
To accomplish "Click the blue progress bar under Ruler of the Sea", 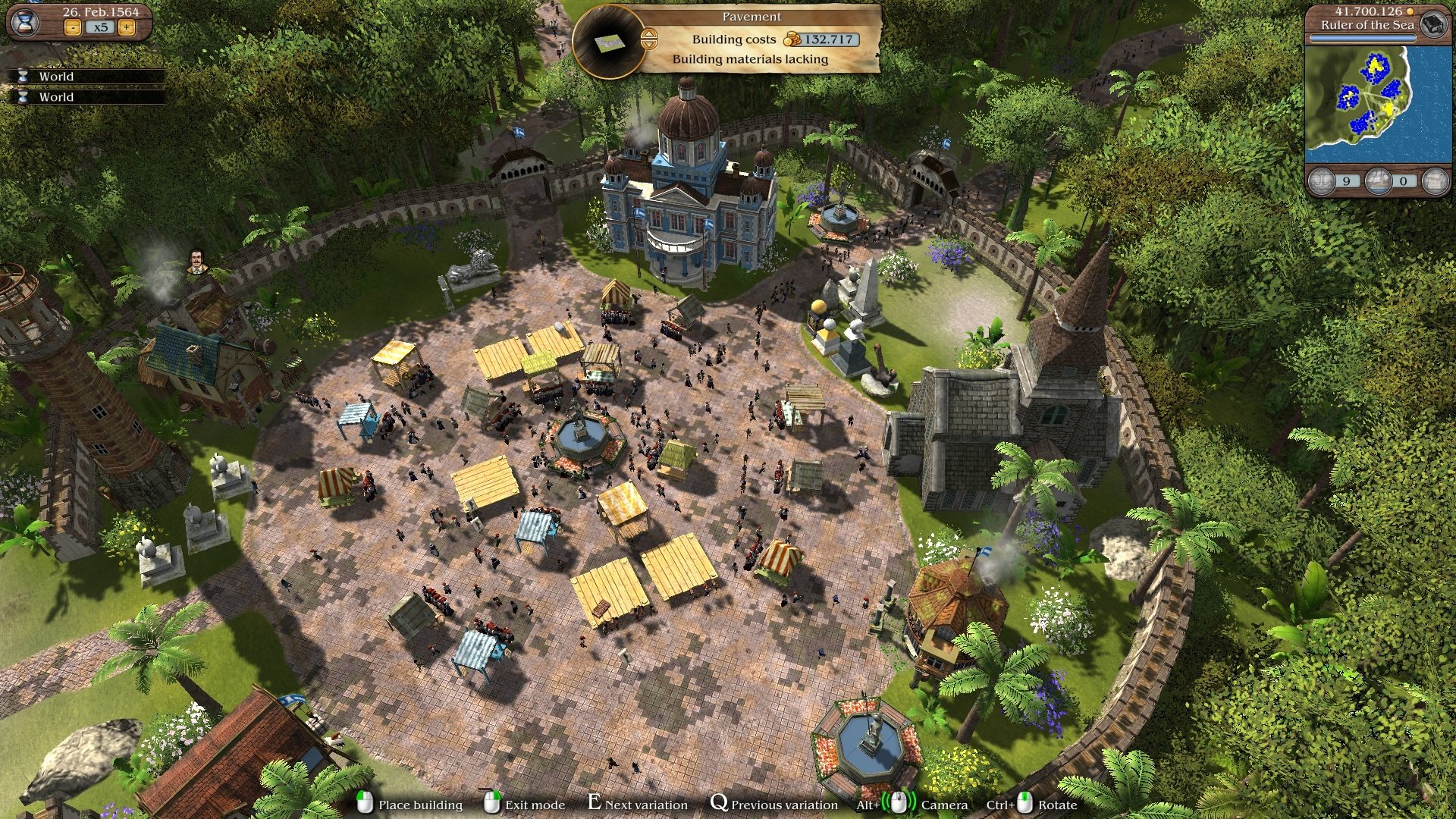I will pos(1363,37).
